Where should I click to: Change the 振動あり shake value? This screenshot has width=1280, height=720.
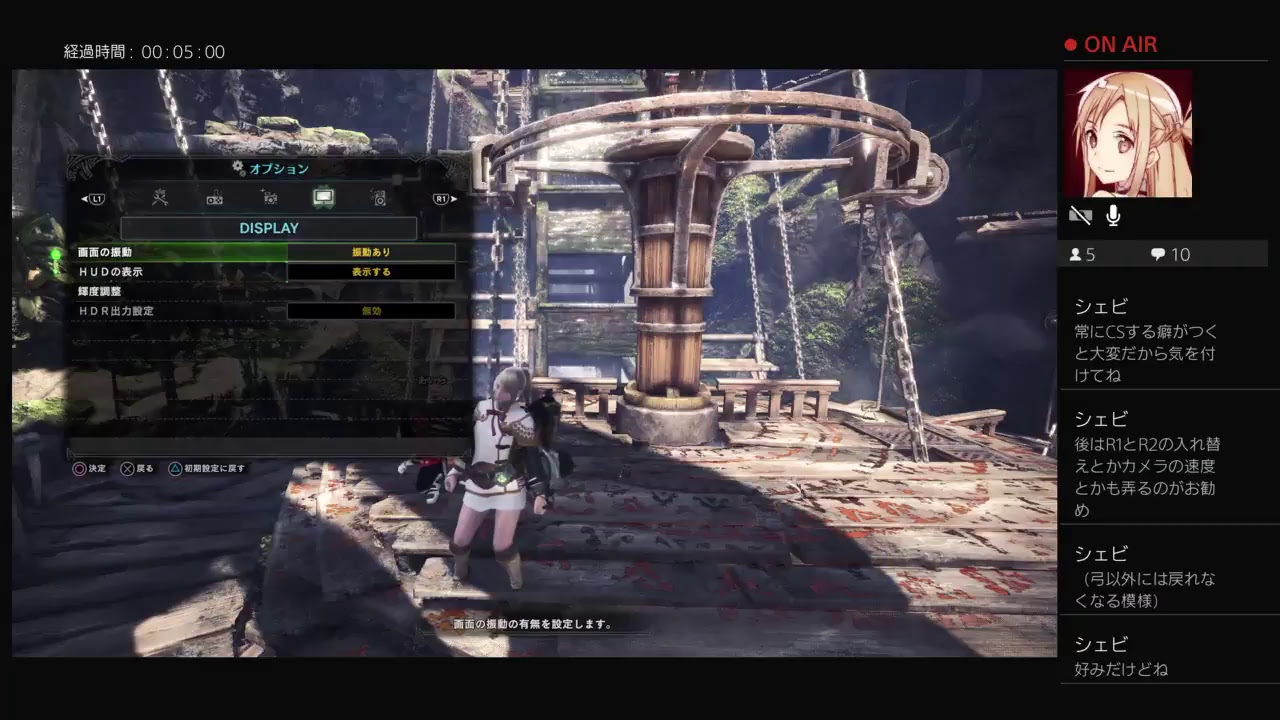click(x=371, y=252)
